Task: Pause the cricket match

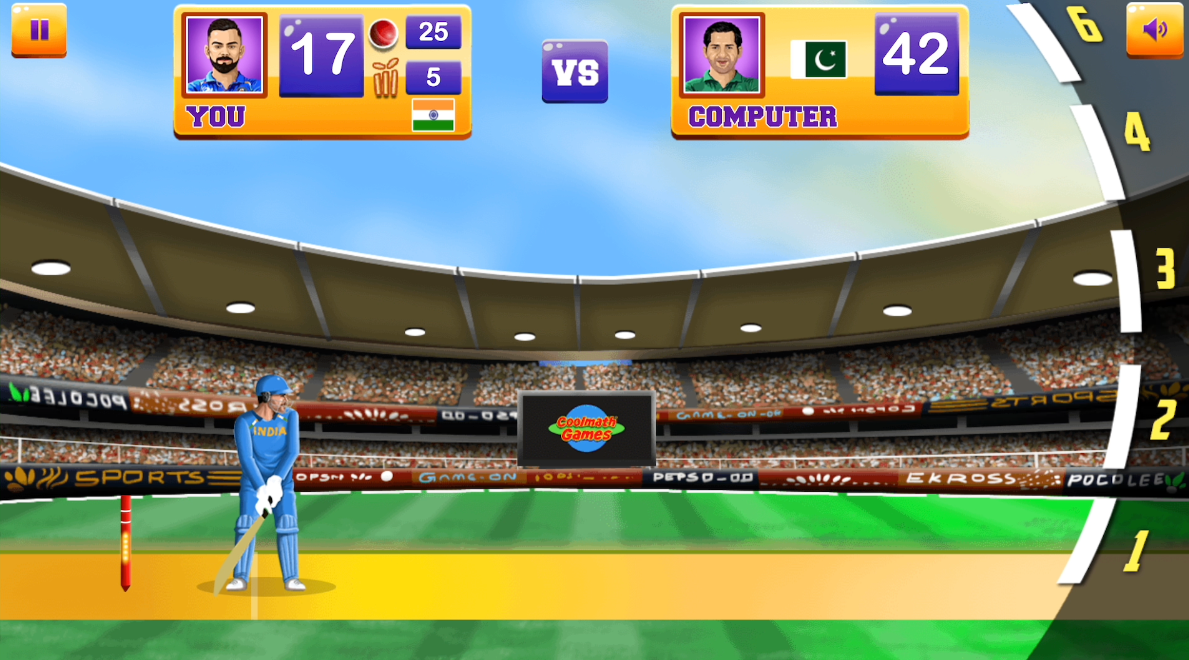Action: point(39,30)
